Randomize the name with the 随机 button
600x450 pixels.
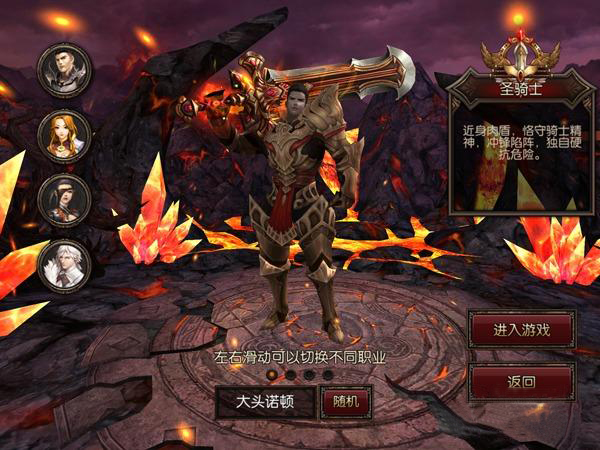[x=345, y=402]
